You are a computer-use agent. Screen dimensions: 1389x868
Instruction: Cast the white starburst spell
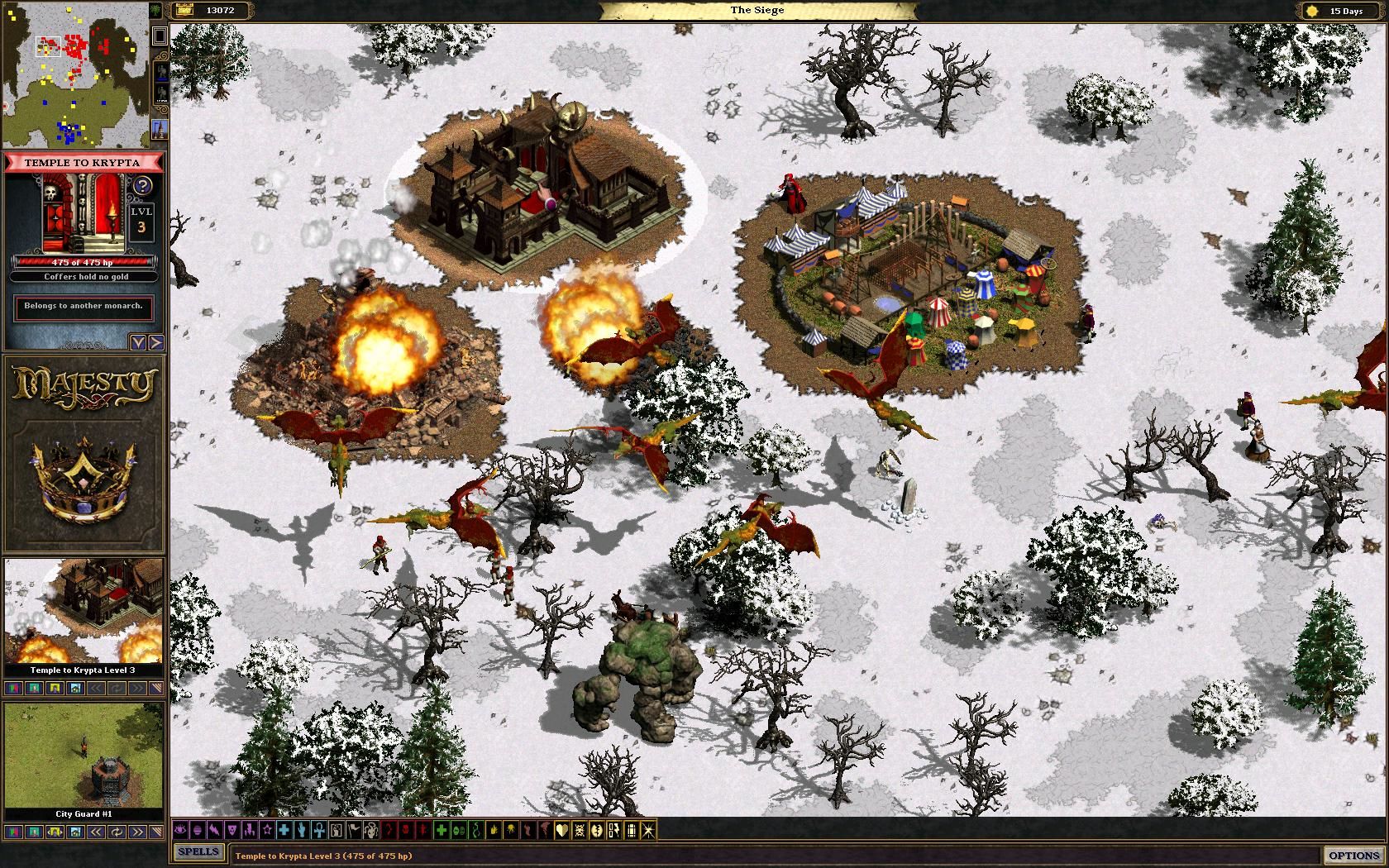[x=649, y=830]
